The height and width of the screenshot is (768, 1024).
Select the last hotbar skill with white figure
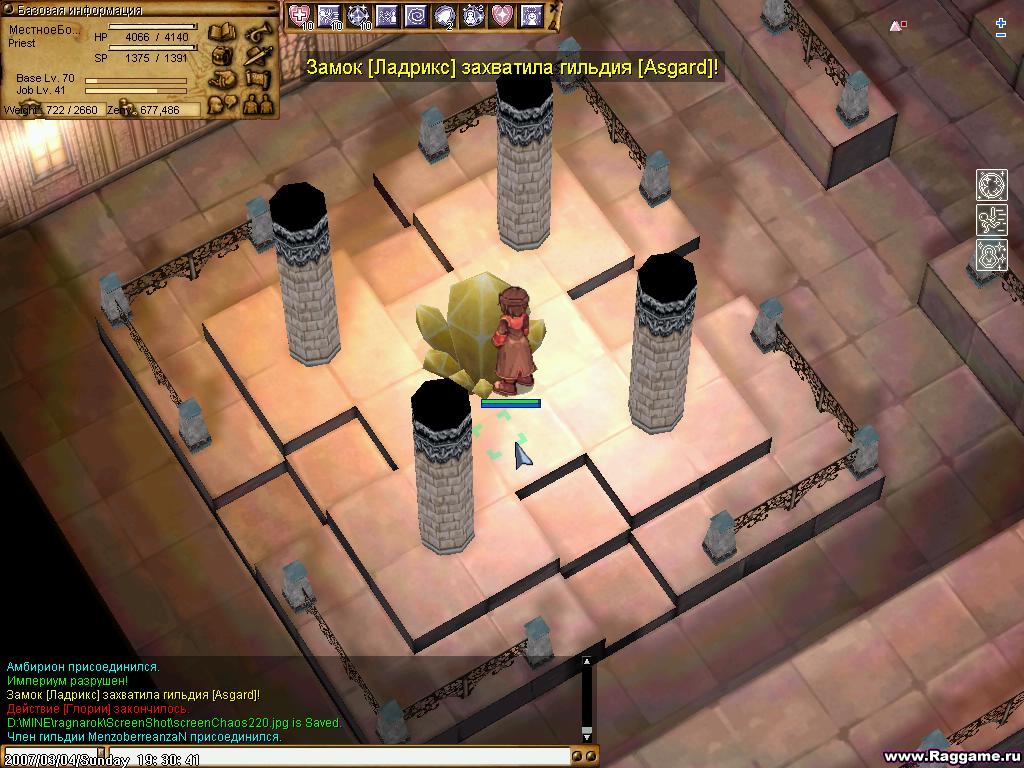pos(532,15)
